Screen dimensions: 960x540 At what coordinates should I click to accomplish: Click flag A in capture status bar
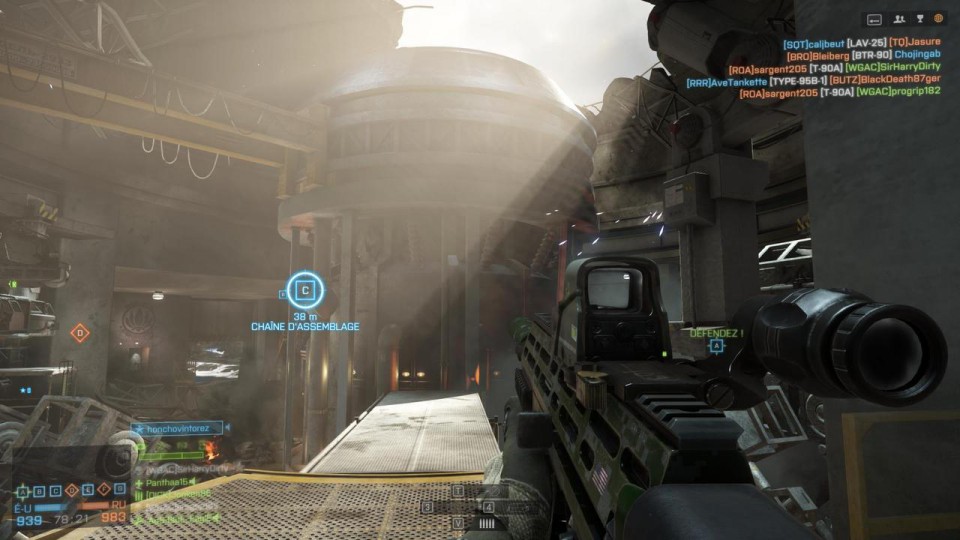(x=22, y=491)
